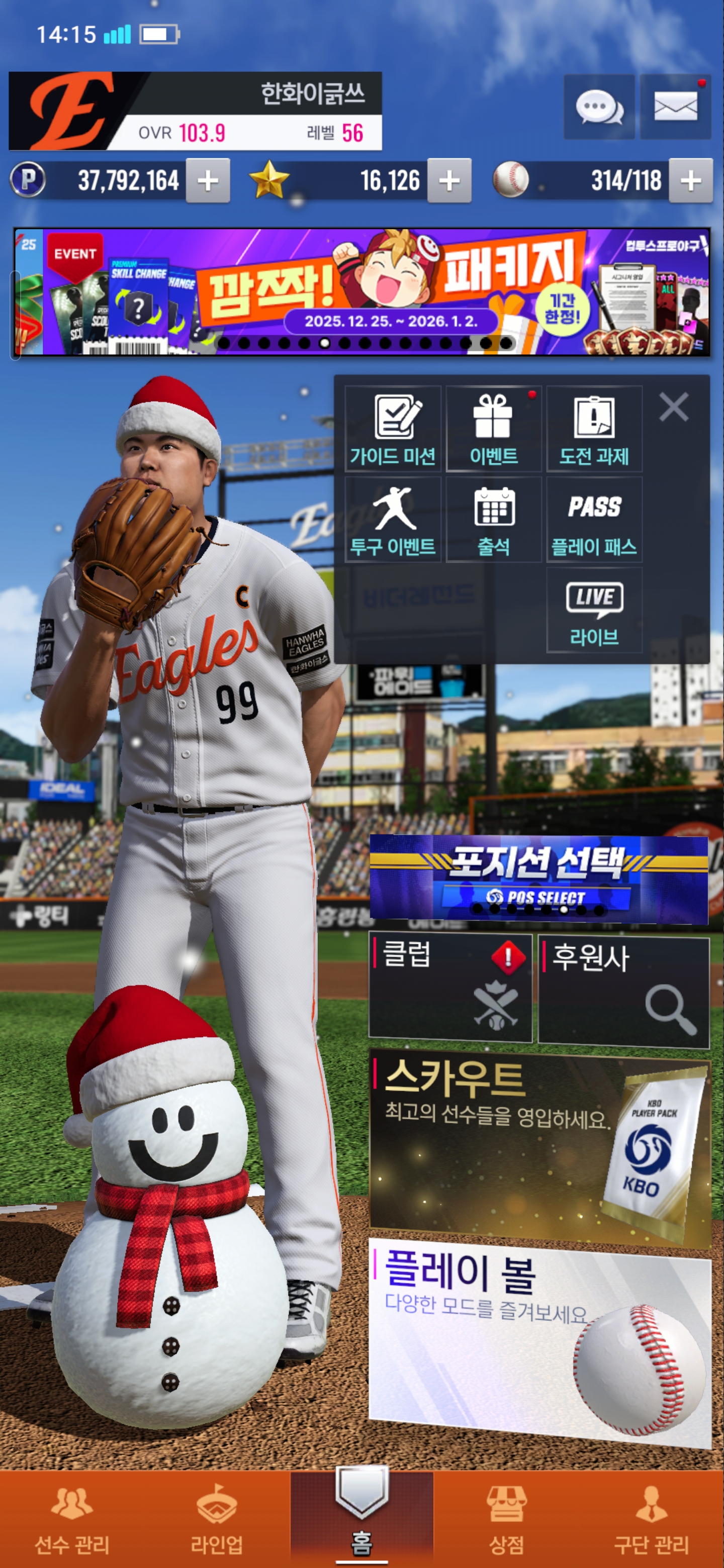Viewport: 724px width, 1568px height.
Task: Open the 플레이 패스 PASS menu
Action: tap(594, 520)
